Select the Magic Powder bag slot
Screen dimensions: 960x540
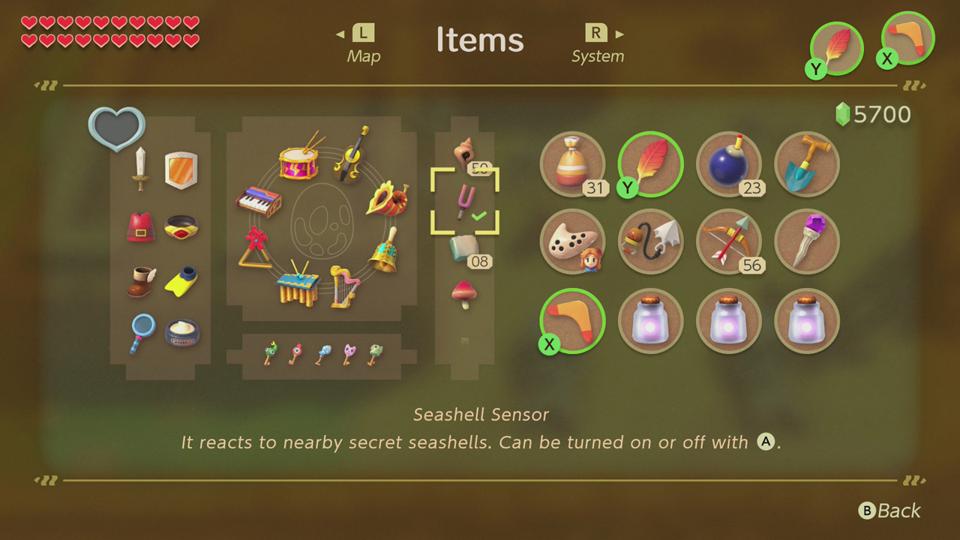click(x=573, y=164)
